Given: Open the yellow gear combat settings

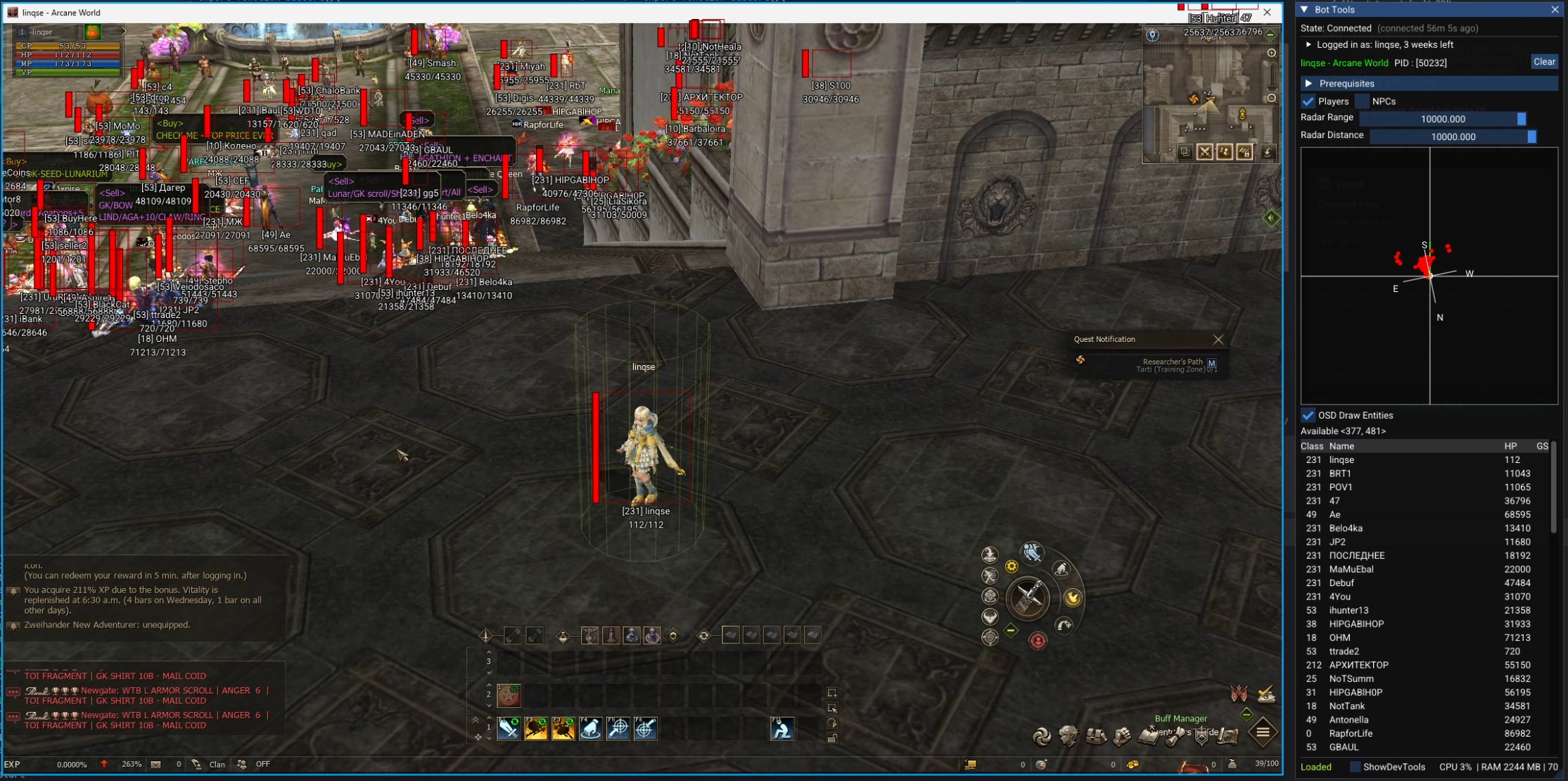Looking at the screenshot, I should 1011,566.
